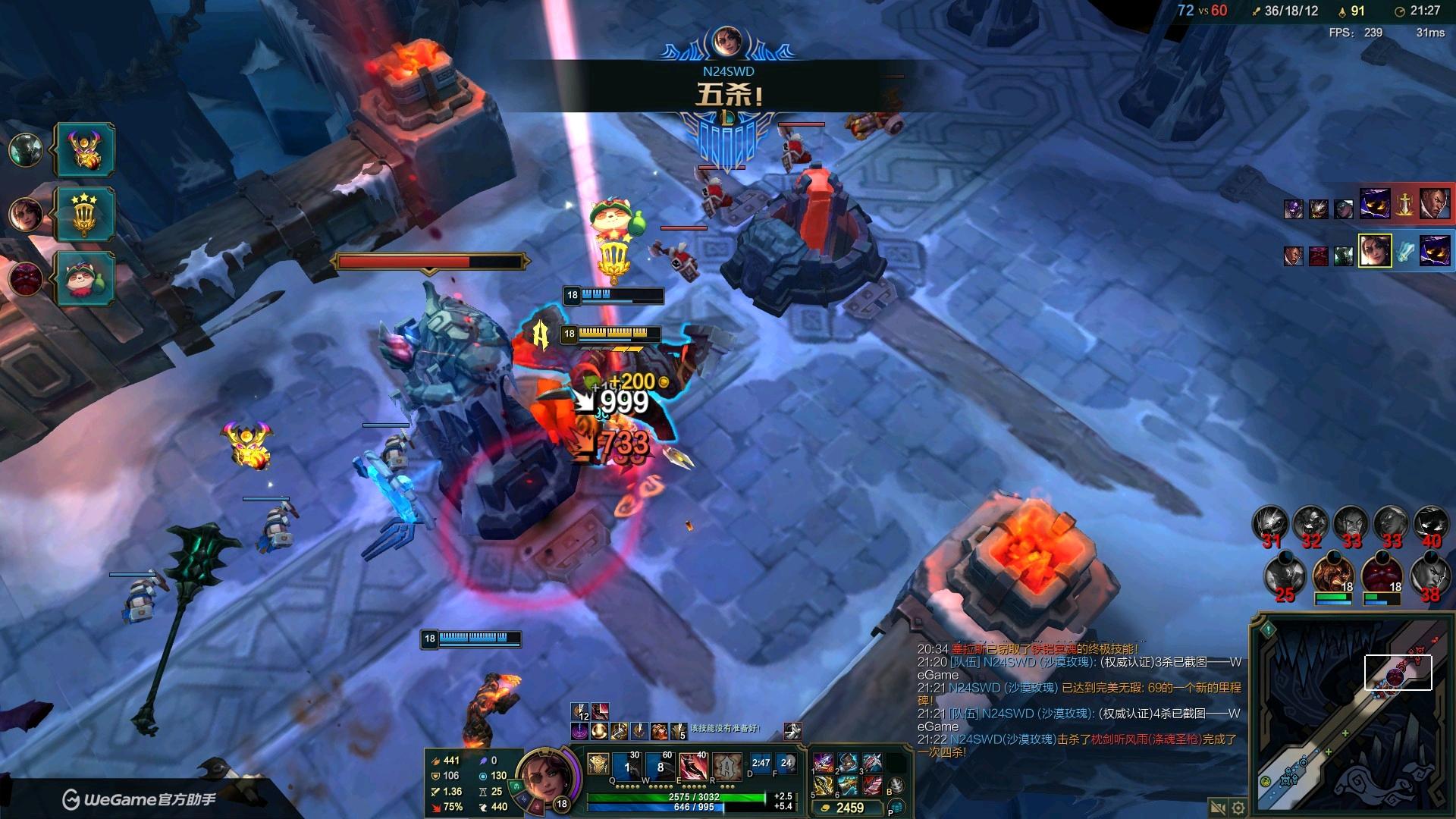Trigger the R ultimate ability
The height and width of the screenshot is (819, 1456).
(726, 766)
